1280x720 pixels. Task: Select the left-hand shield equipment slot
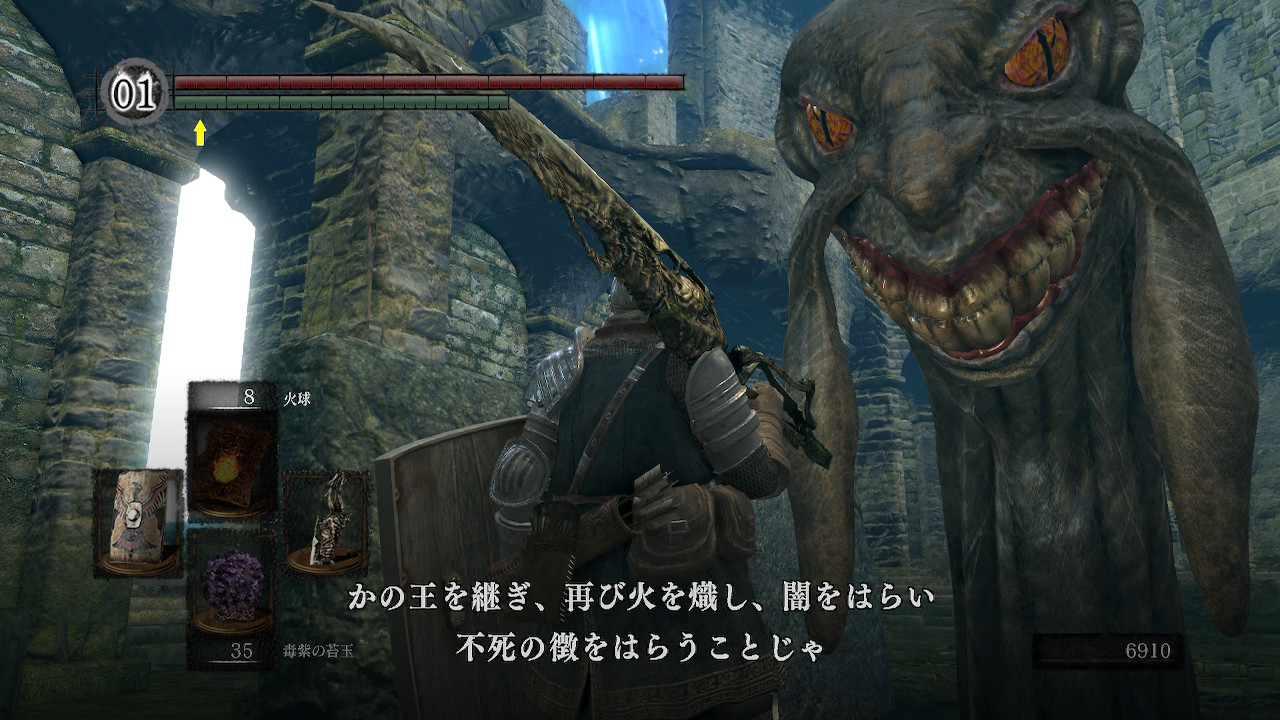[138, 523]
